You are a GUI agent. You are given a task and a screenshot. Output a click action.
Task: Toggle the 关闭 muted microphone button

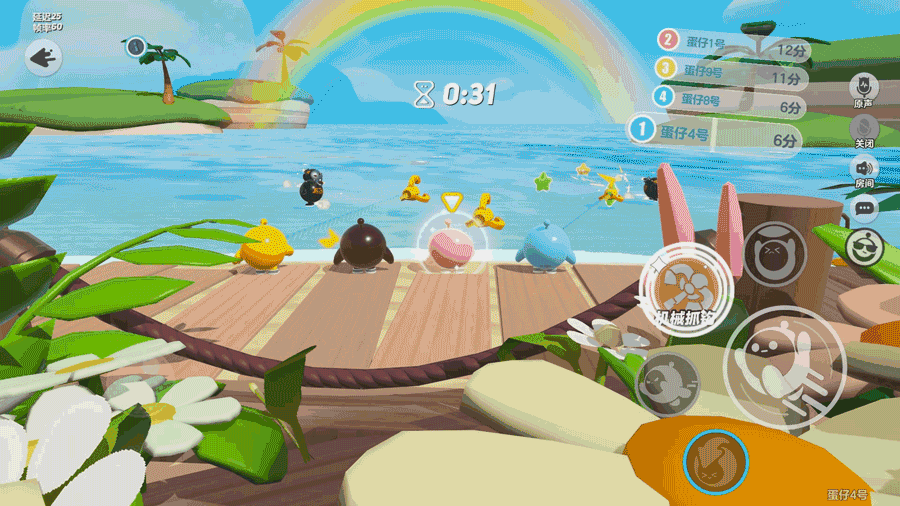click(863, 128)
